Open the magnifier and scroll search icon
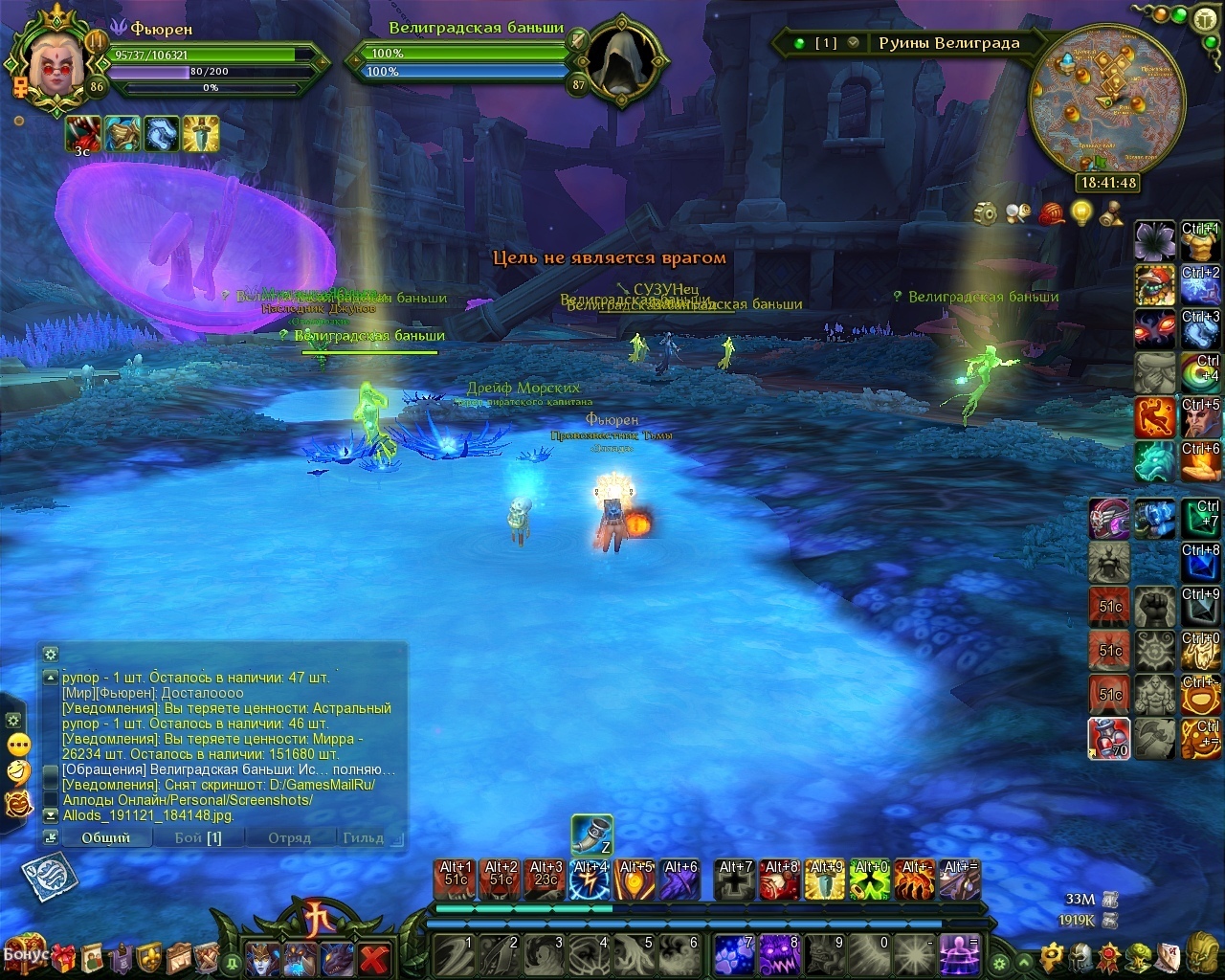1225x980 pixels. tap(1018, 212)
